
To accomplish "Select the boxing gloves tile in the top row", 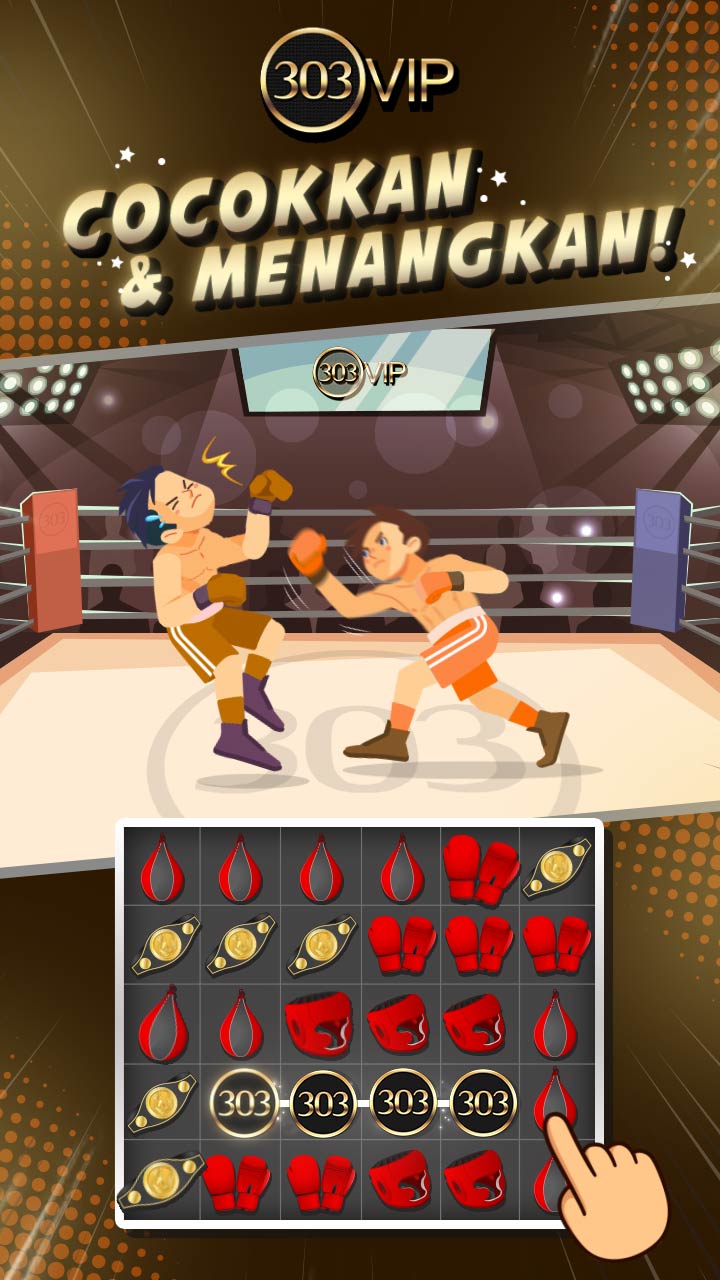I will pos(481,866).
